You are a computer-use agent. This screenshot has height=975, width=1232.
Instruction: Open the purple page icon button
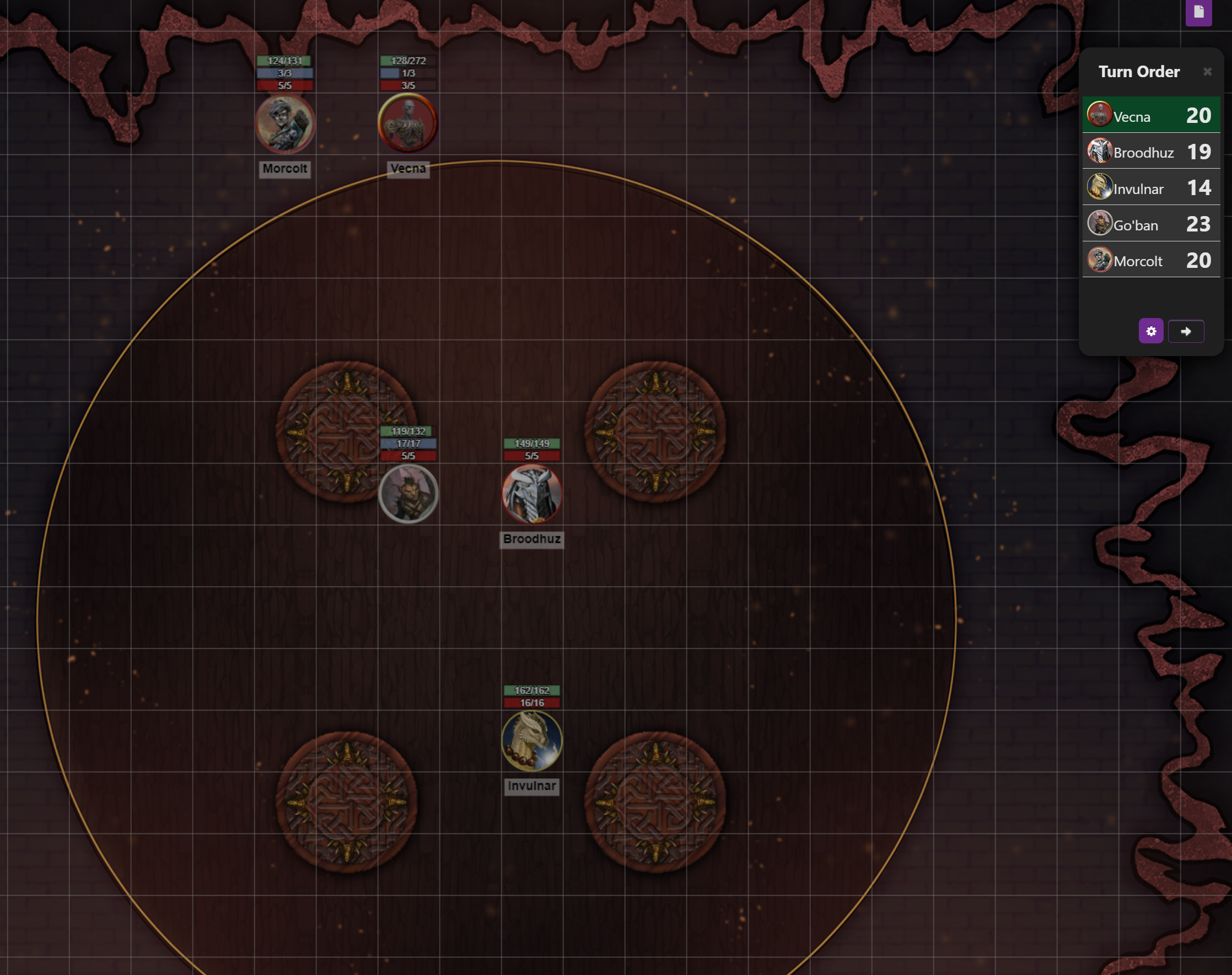[1198, 13]
